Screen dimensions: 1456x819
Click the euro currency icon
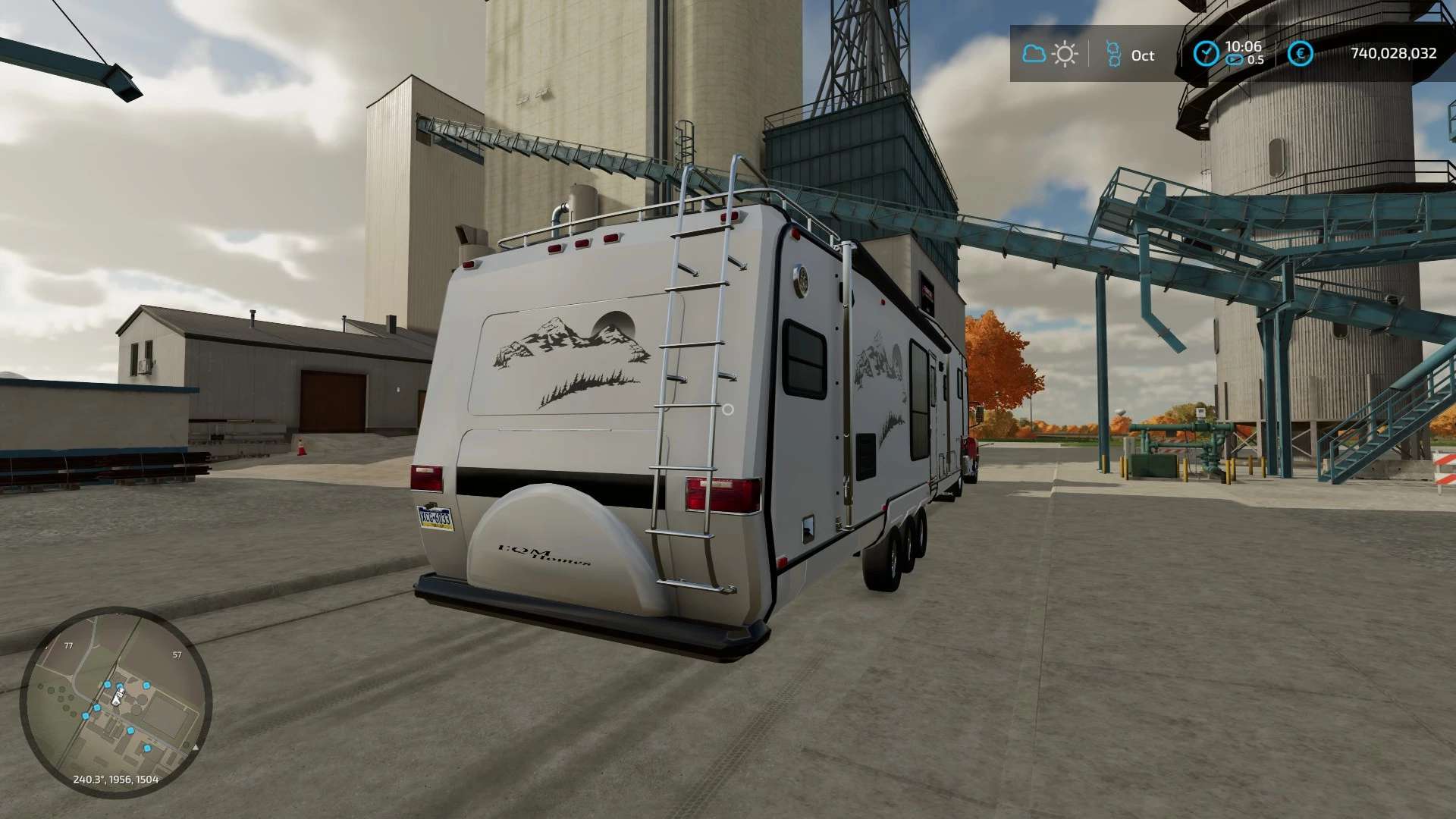pyautogui.click(x=1300, y=53)
